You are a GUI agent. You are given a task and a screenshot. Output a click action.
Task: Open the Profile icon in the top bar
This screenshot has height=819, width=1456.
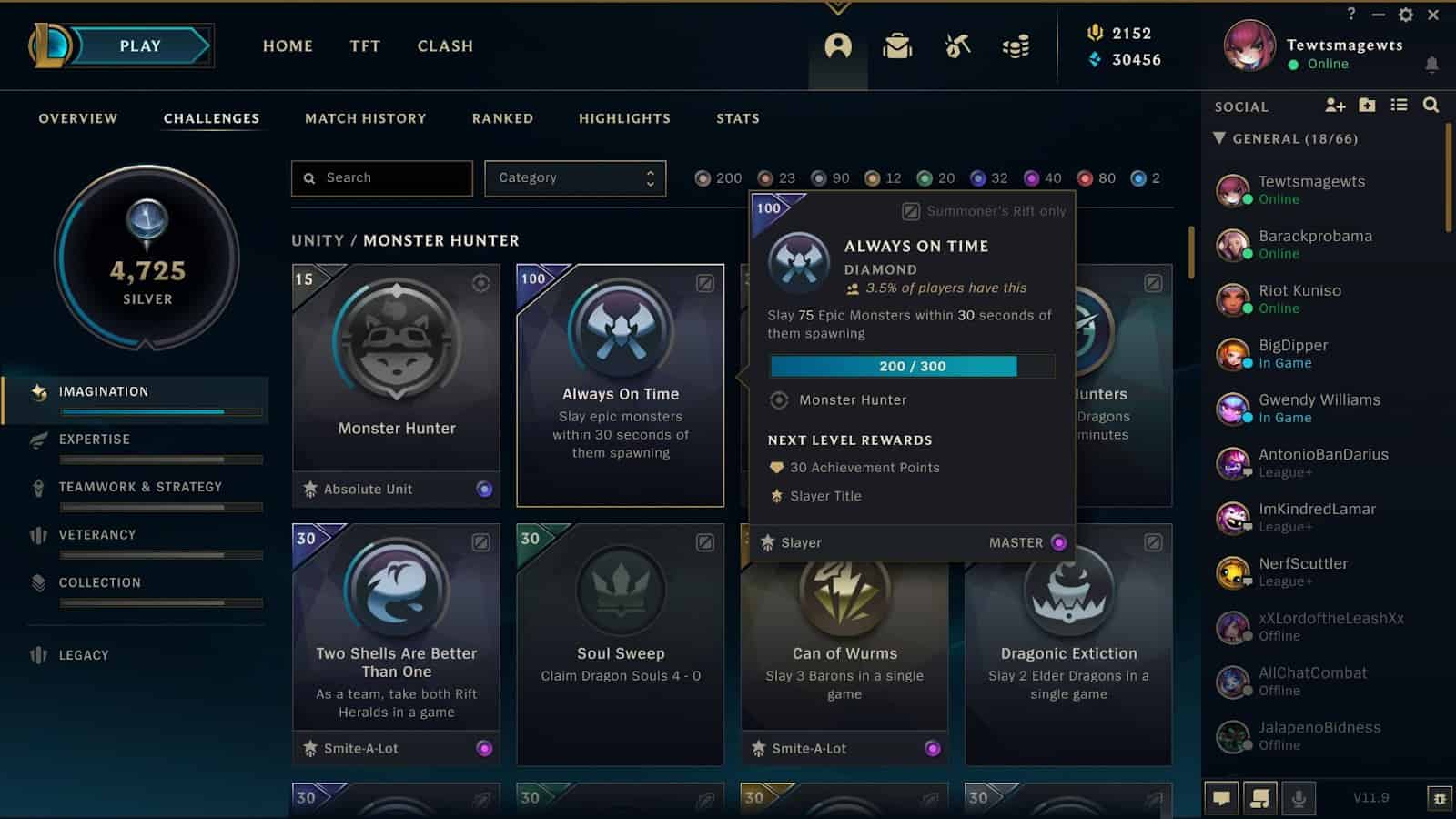[838, 46]
